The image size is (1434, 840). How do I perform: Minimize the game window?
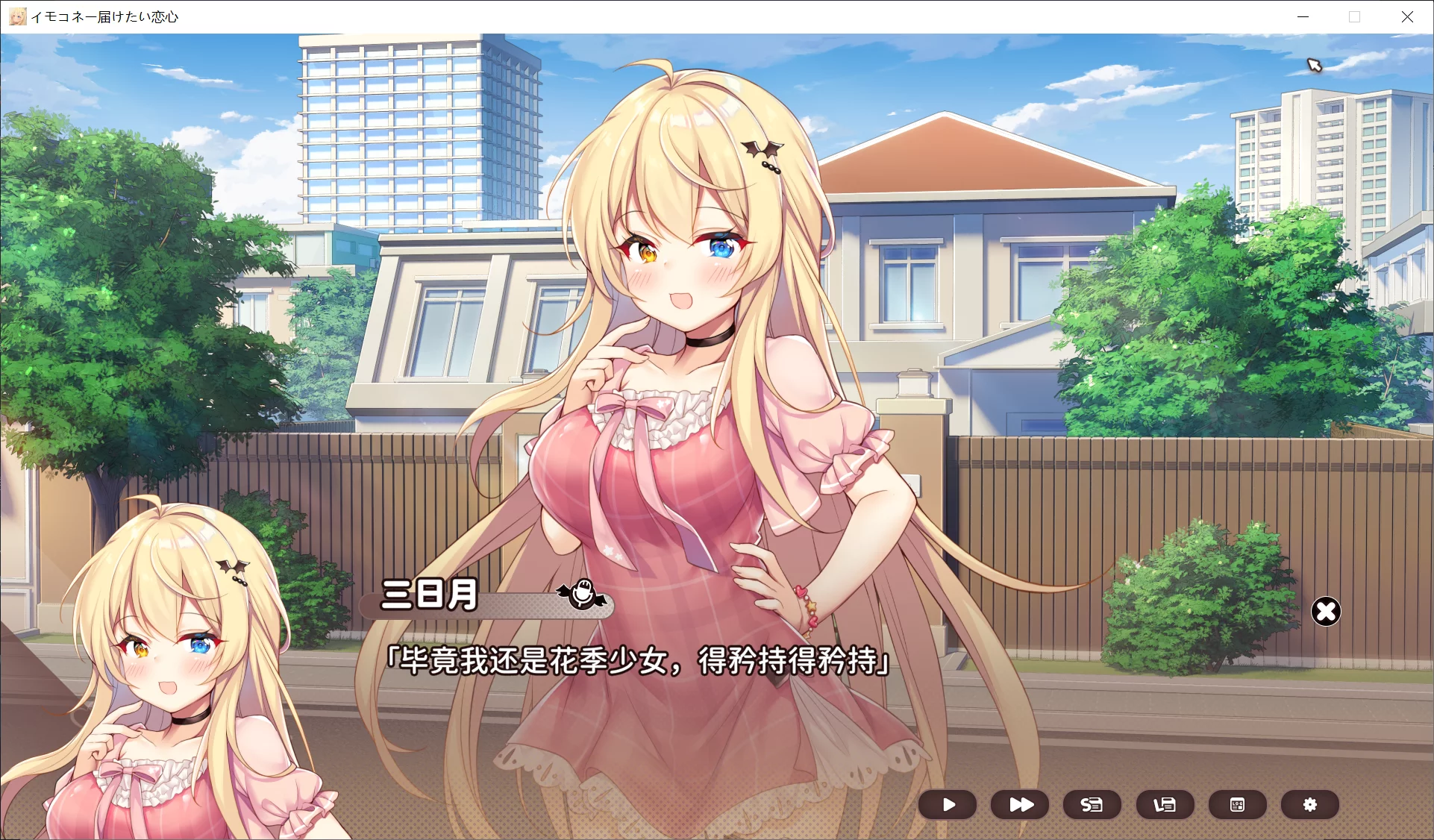(x=1303, y=16)
